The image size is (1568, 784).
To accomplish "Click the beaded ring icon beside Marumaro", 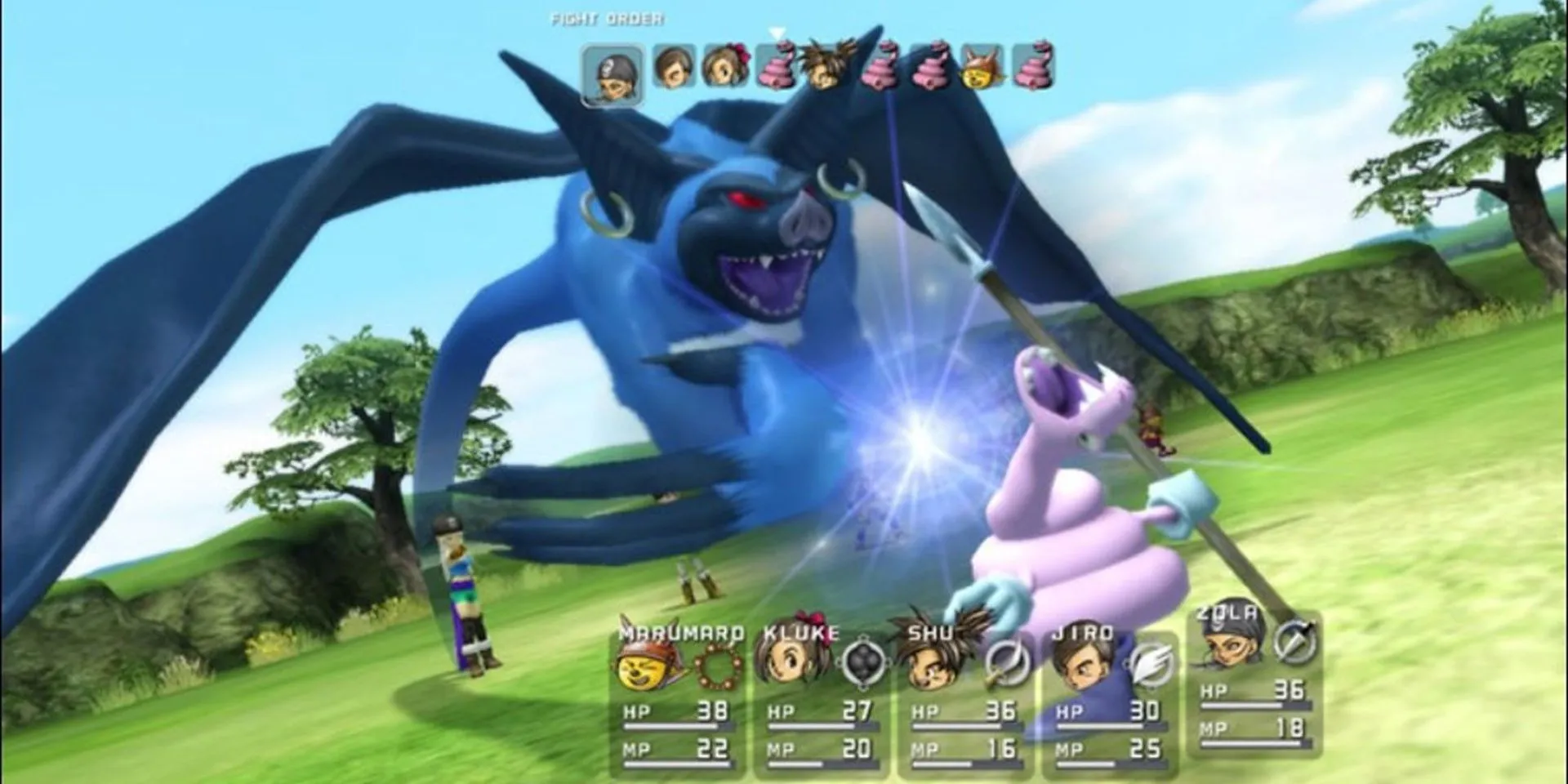I will click(x=720, y=666).
